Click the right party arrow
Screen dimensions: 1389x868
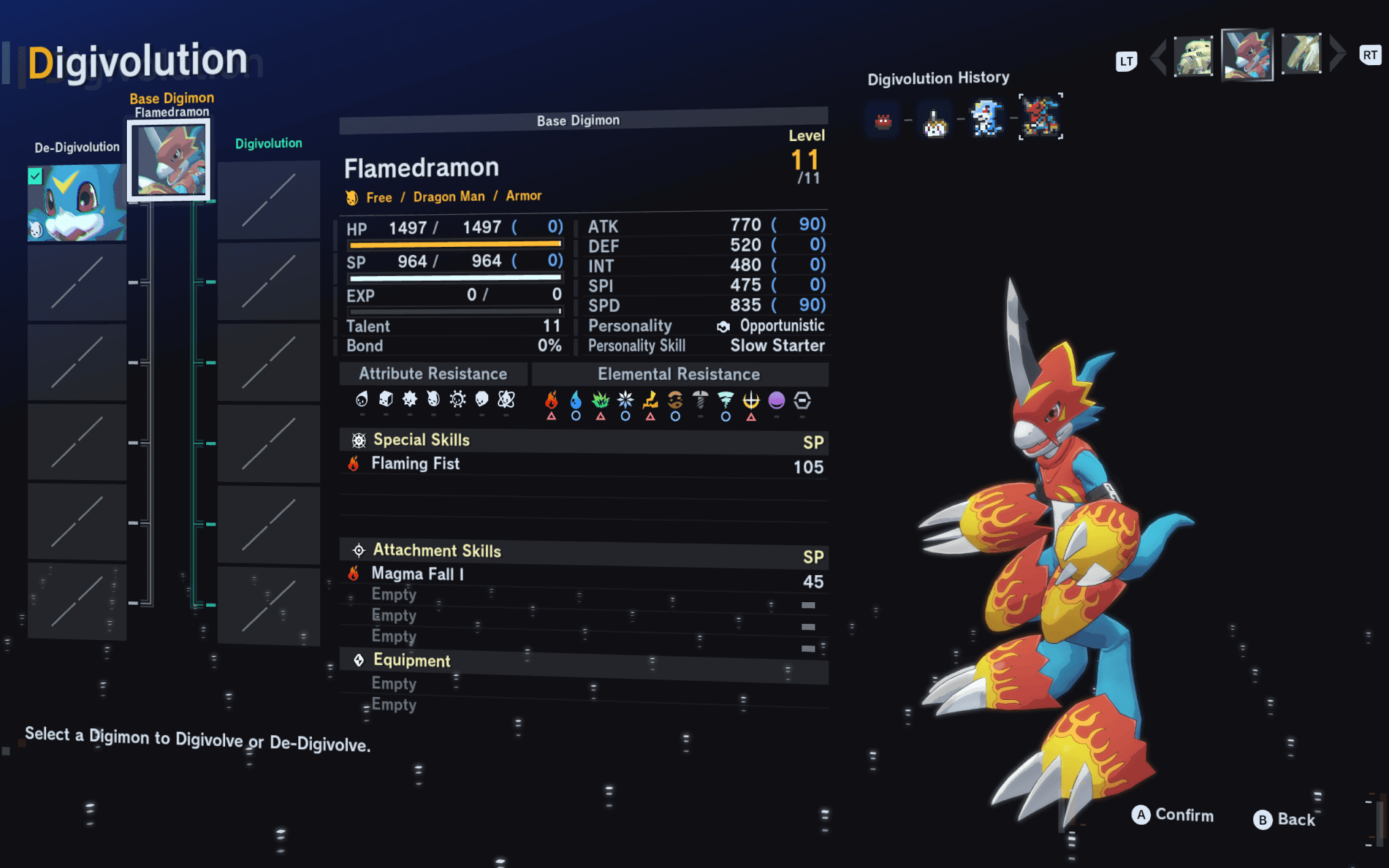[1337, 54]
